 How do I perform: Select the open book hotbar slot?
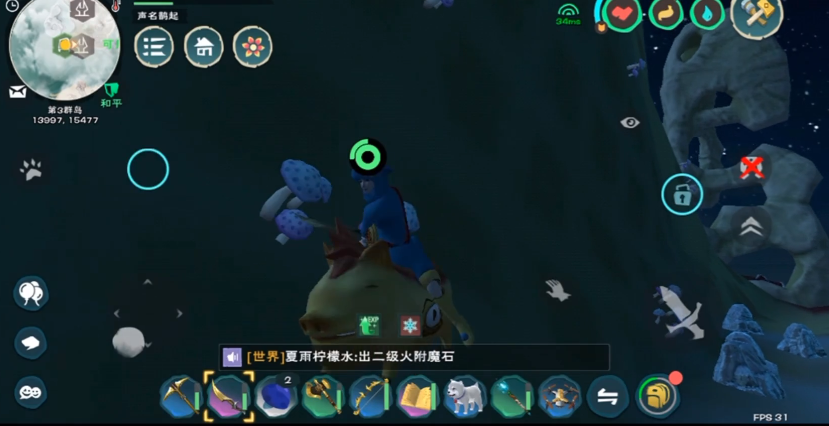416,397
